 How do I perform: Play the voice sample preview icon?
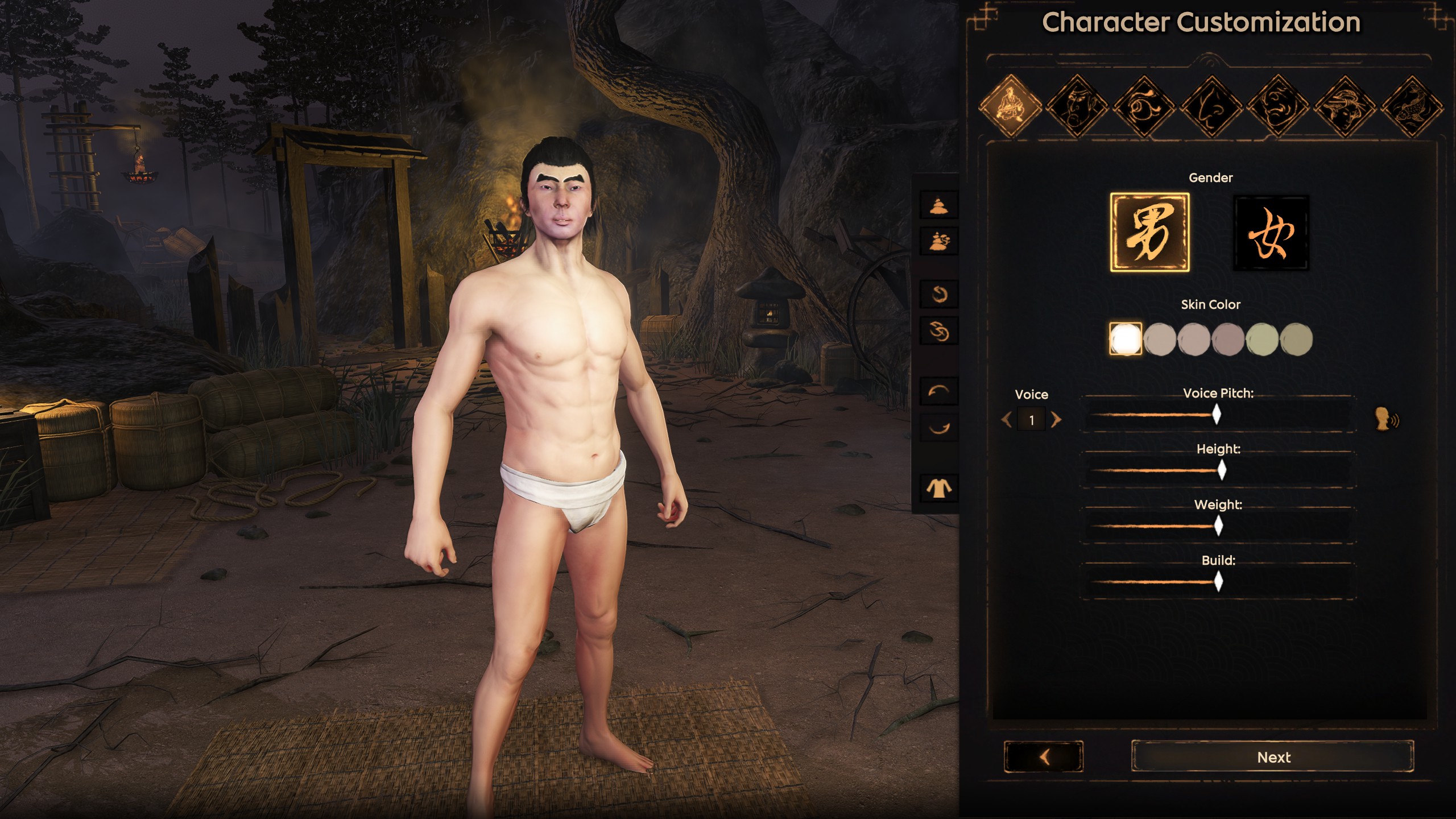[x=1387, y=420]
